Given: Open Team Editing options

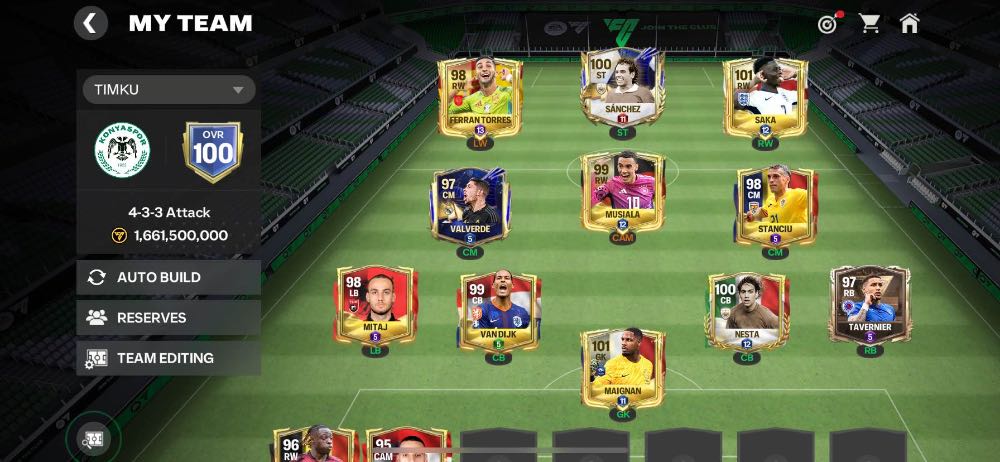Looking at the screenshot, I should coord(168,358).
